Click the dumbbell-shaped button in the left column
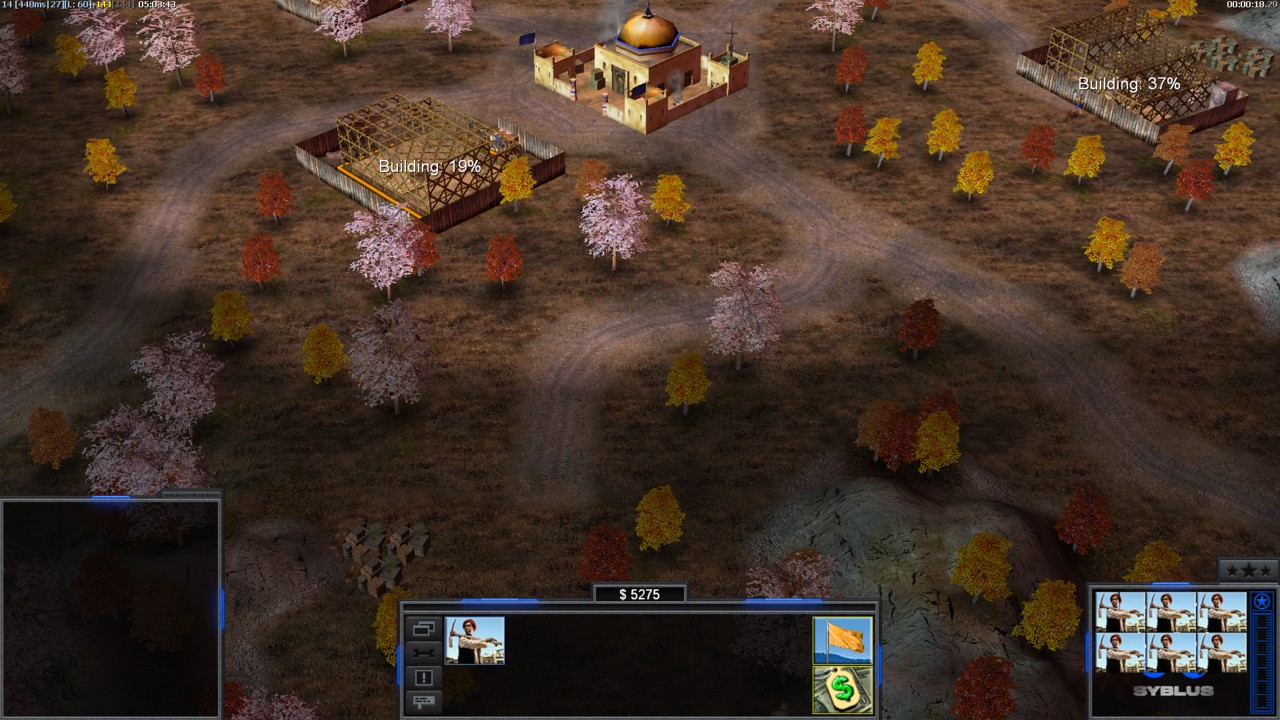The height and width of the screenshot is (720, 1280). (424, 653)
